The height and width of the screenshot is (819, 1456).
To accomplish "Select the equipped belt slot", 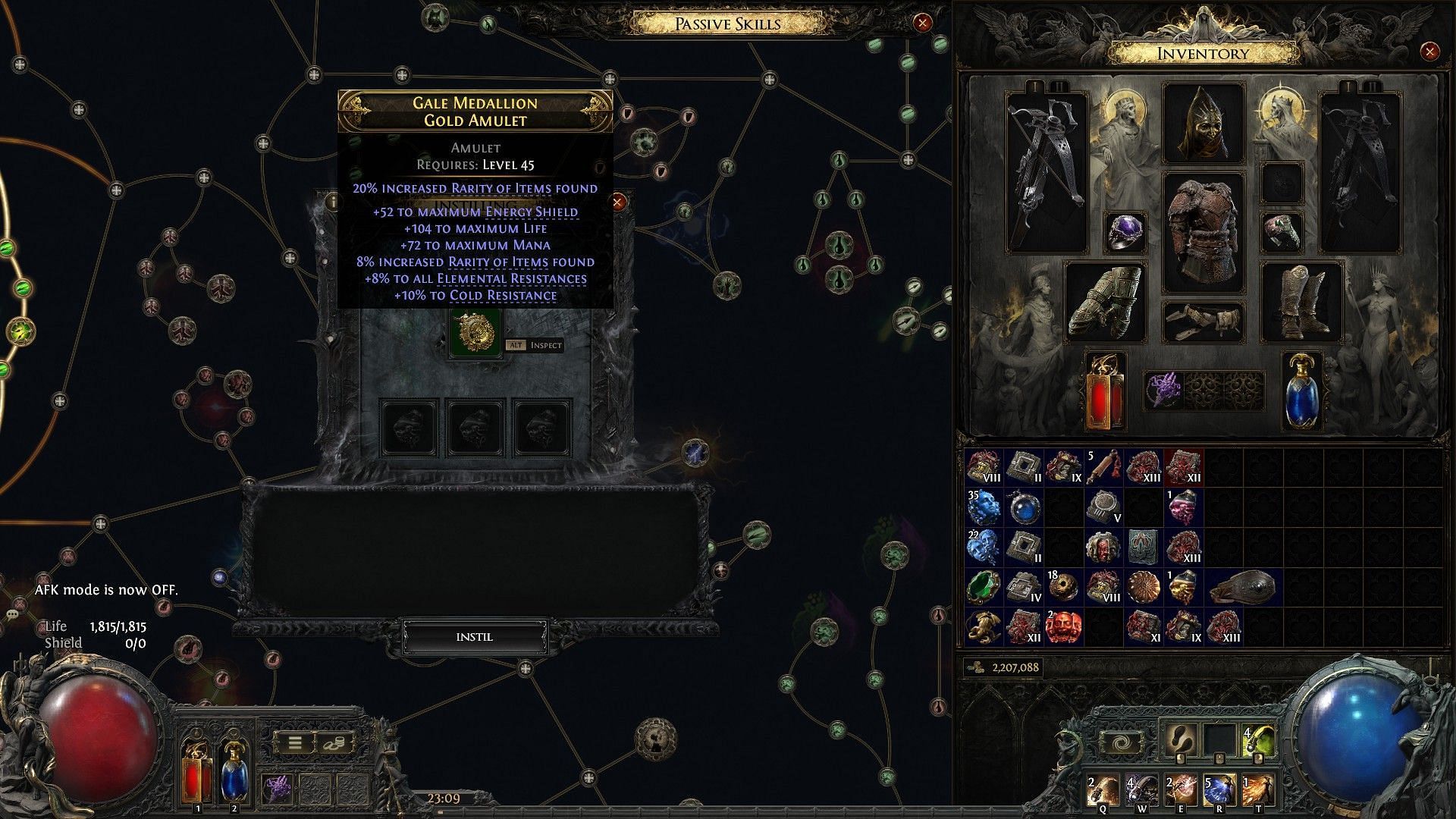I will point(1203,322).
